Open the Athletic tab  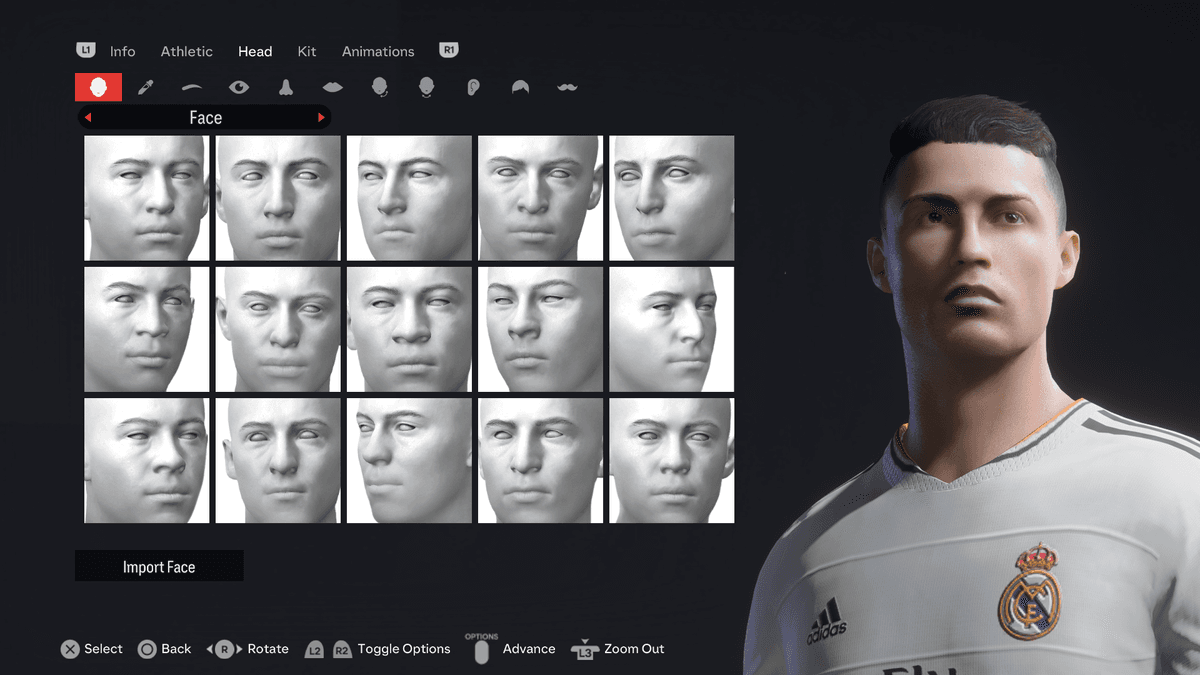(187, 51)
